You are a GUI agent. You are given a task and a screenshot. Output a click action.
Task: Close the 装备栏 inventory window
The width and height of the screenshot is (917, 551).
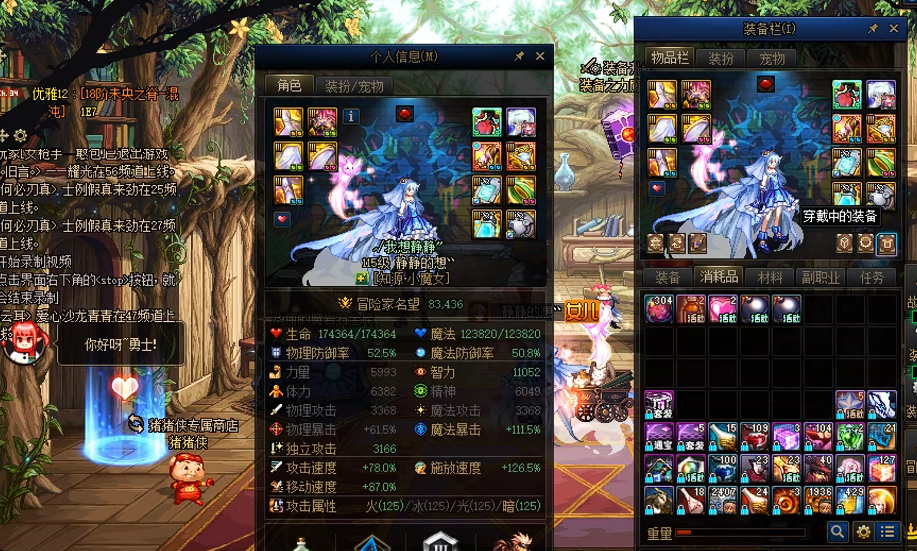894,29
